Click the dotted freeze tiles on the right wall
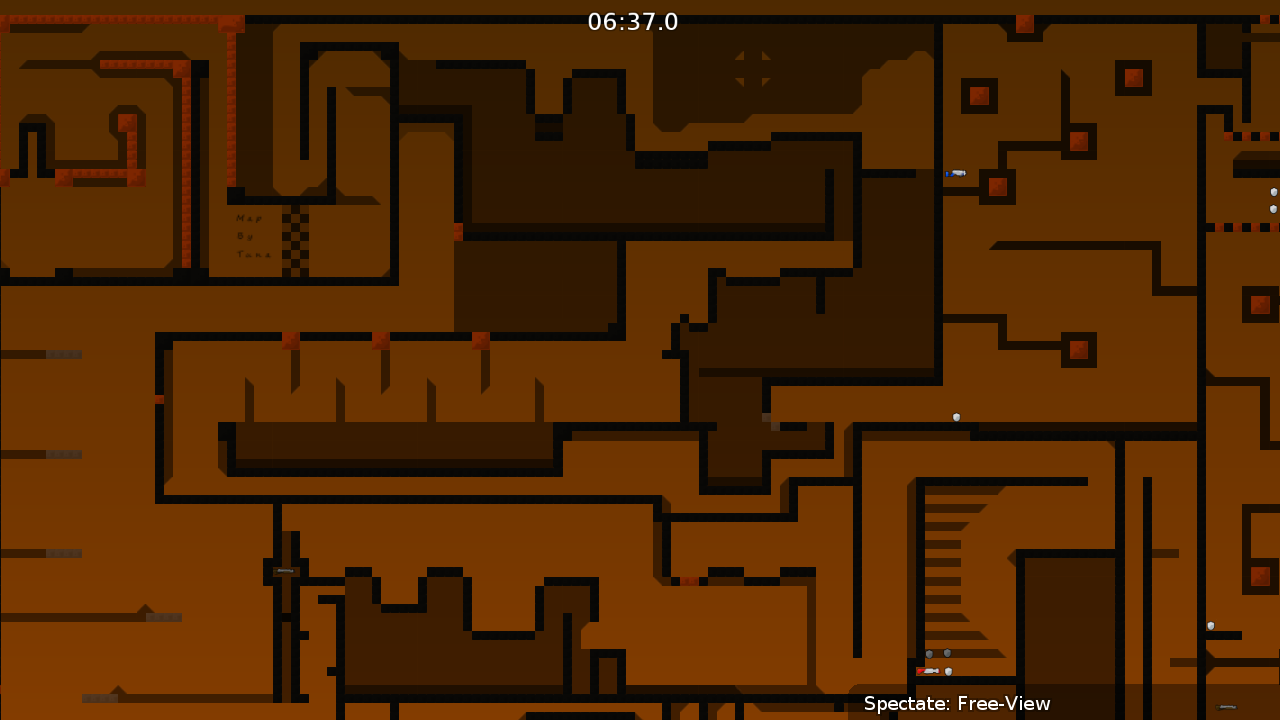Image resolution: width=1280 pixels, height=720 pixels. pyautogui.click(x=1245, y=228)
